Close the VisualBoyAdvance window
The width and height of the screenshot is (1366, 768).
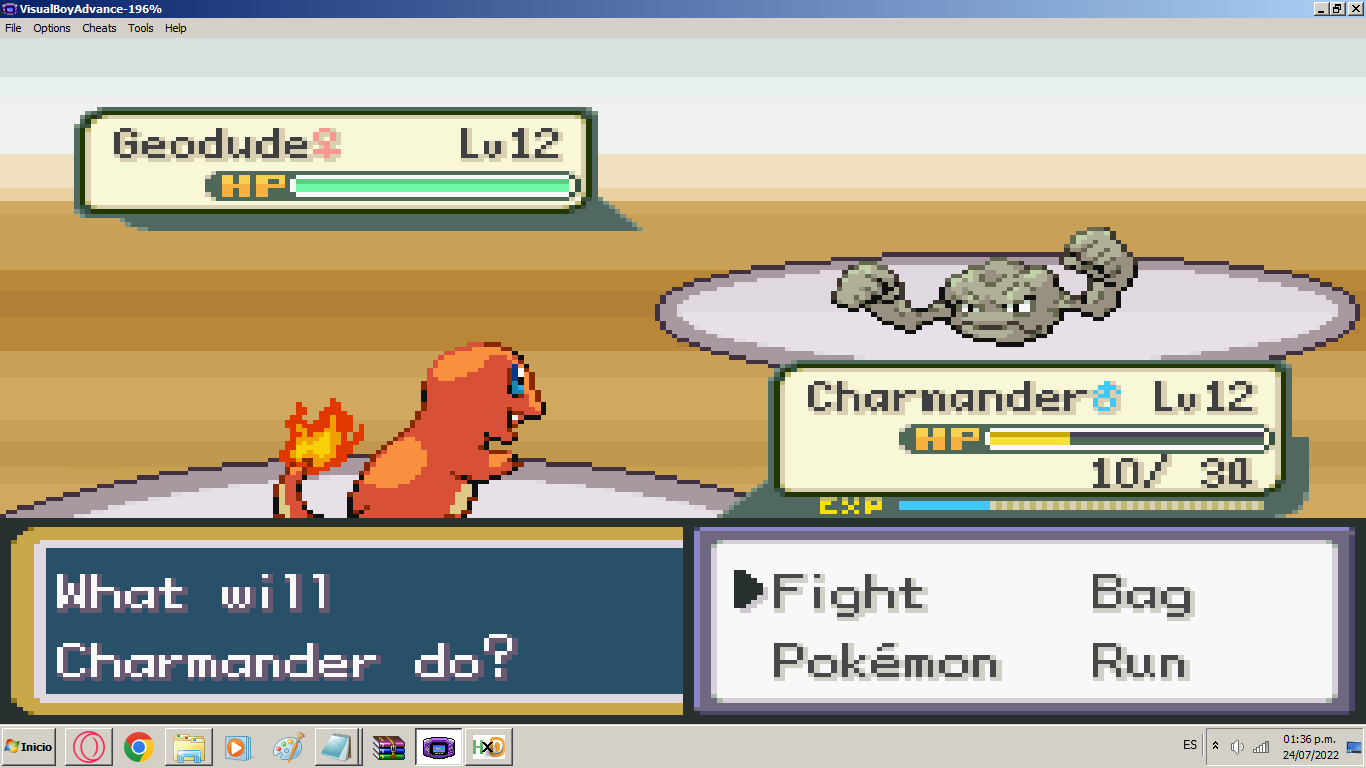pos(1355,8)
